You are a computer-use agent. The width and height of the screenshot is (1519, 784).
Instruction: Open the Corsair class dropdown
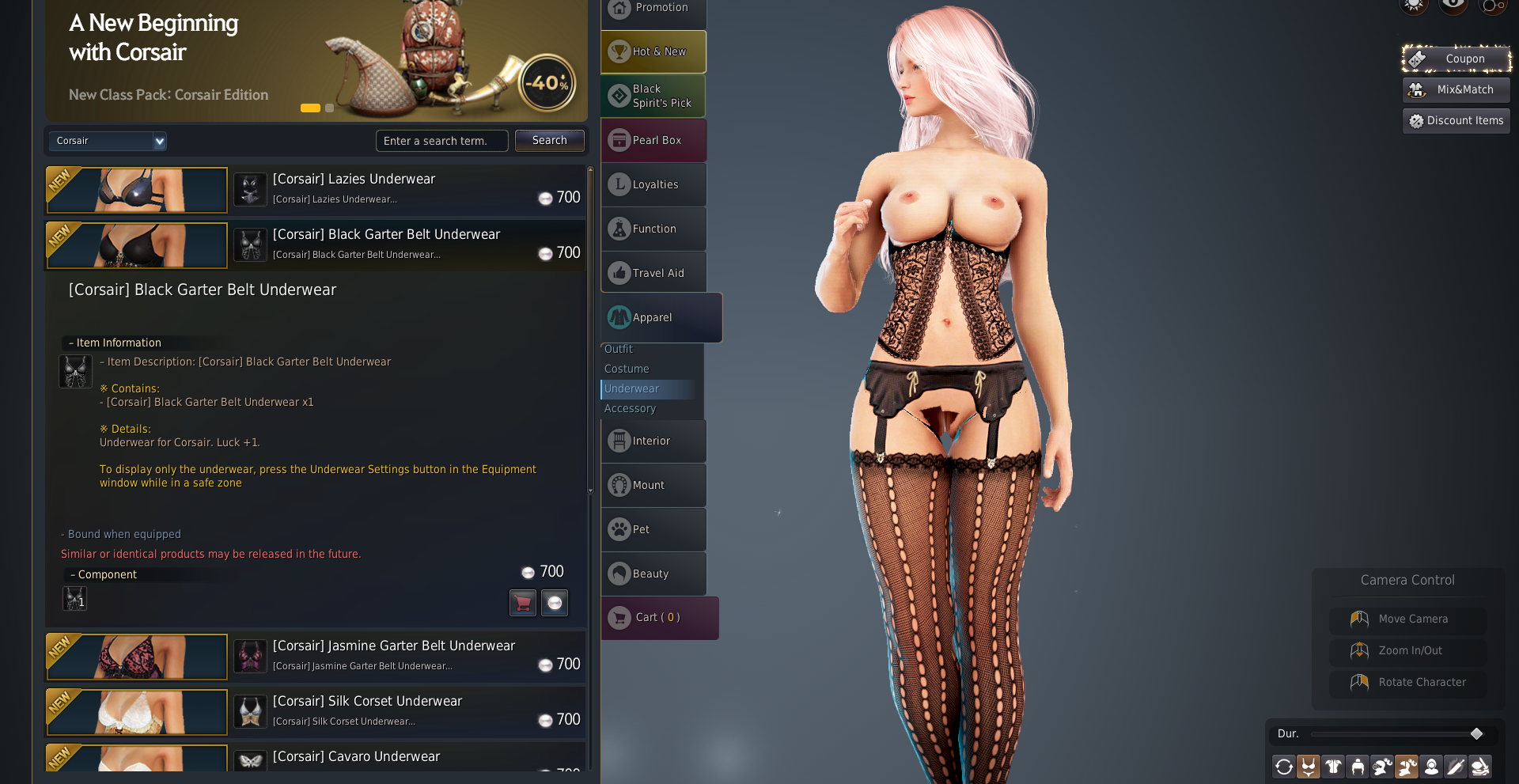pyautogui.click(x=159, y=141)
